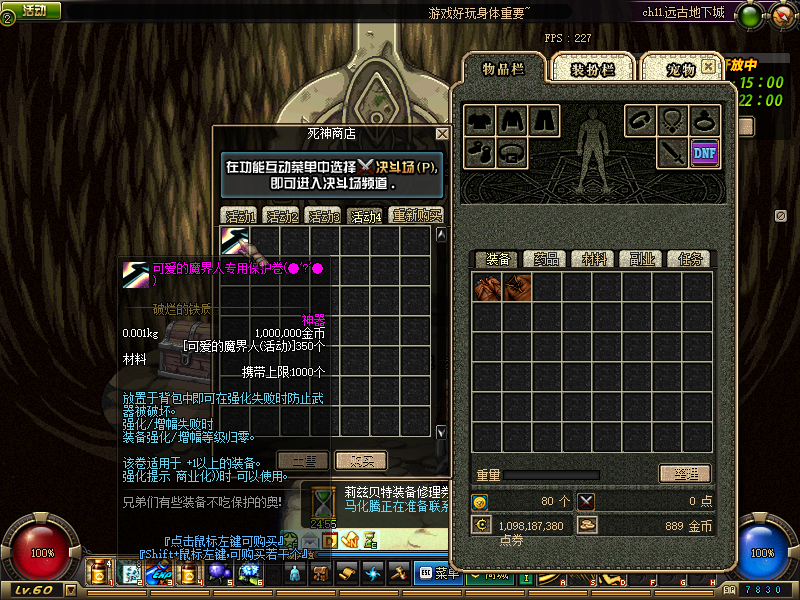The height and width of the screenshot is (600, 800).
Task: Click the 购买 buy button
Action: 360,460
